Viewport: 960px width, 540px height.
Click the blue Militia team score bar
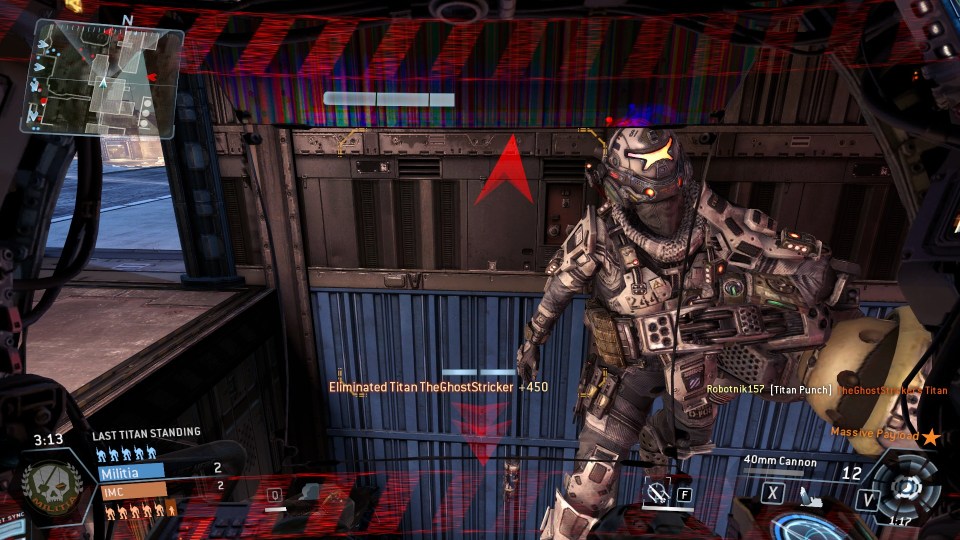tap(131, 470)
